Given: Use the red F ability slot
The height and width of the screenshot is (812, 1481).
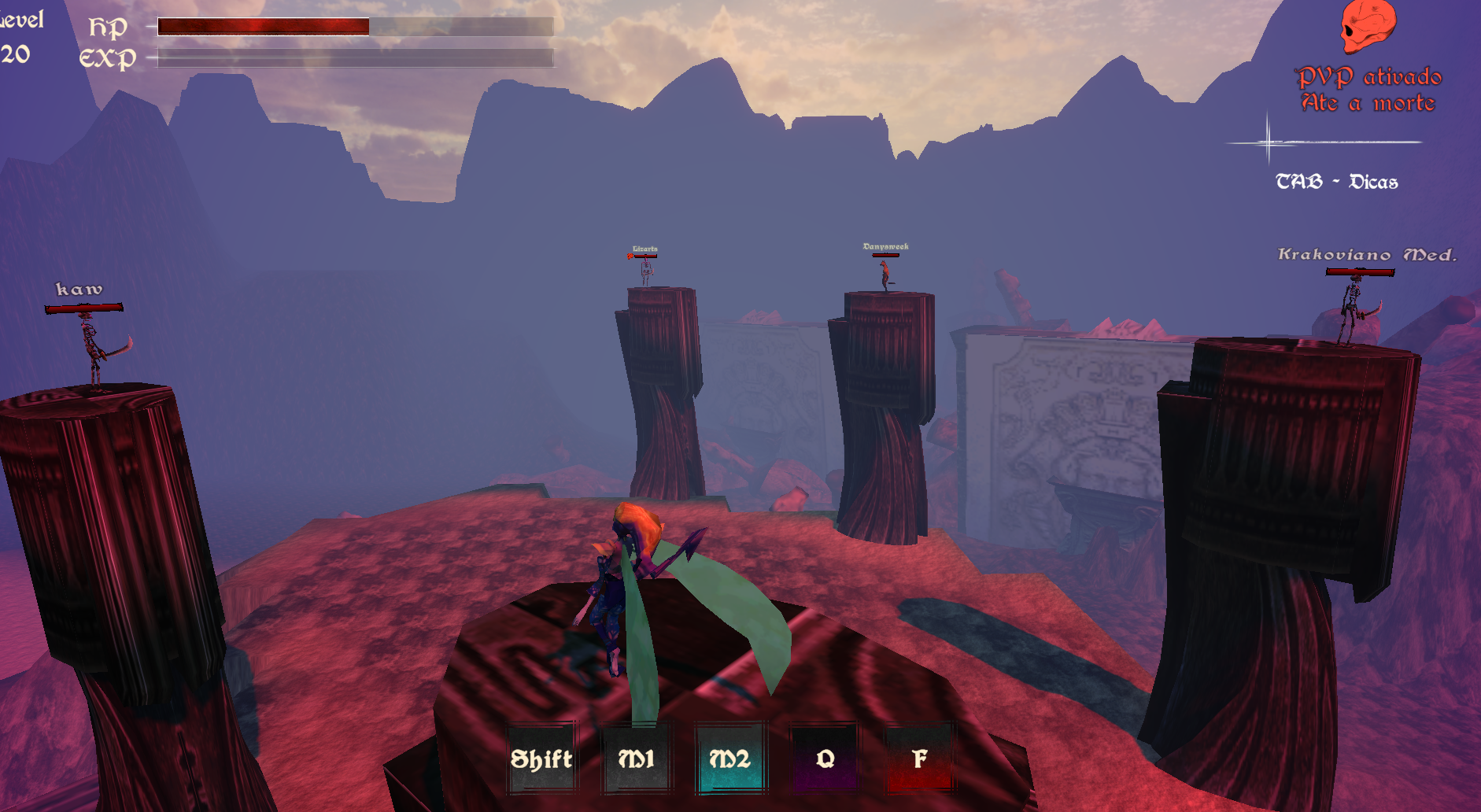Looking at the screenshot, I should [x=919, y=758].
